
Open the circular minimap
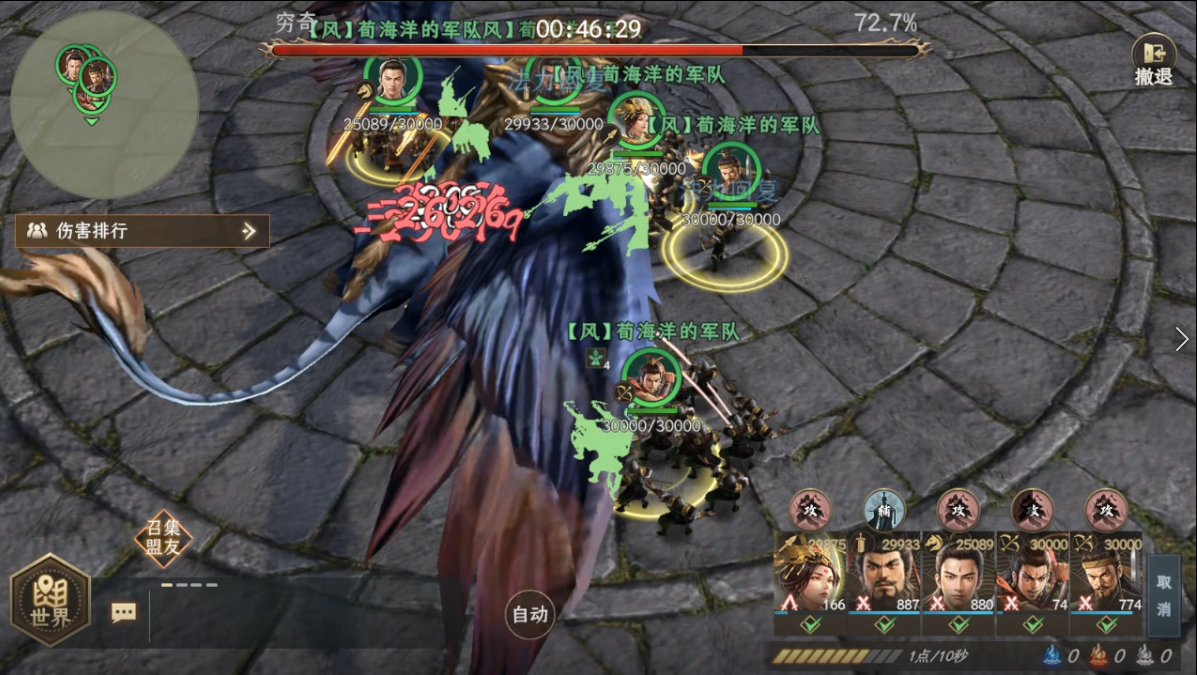coord(105,104)
